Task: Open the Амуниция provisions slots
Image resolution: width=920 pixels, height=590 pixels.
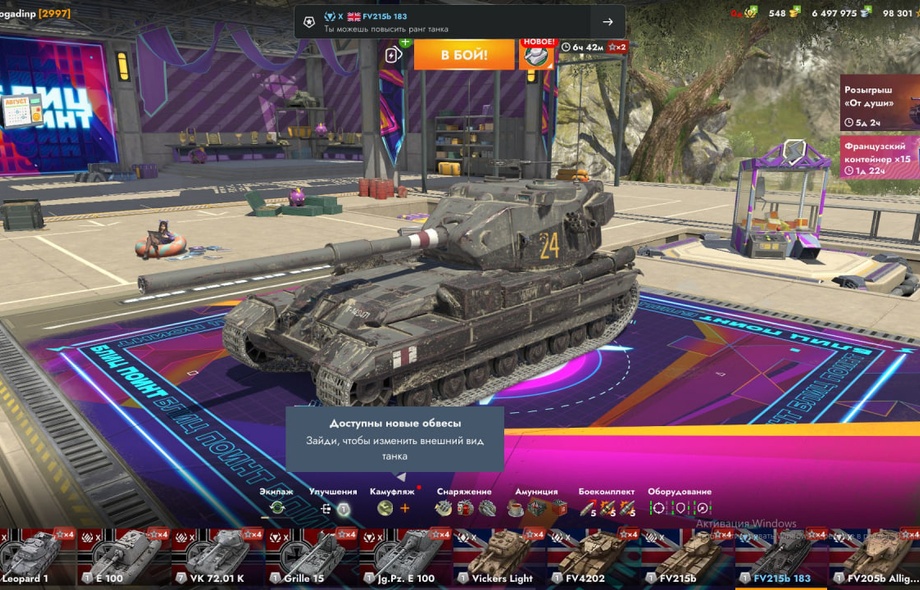Action: click(x=535, y=508)
